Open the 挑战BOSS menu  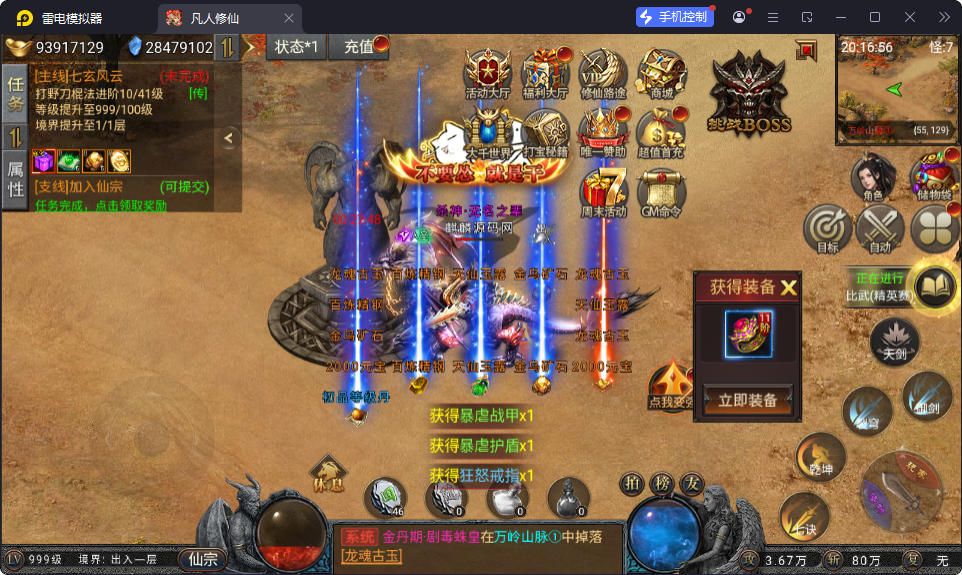749,94
